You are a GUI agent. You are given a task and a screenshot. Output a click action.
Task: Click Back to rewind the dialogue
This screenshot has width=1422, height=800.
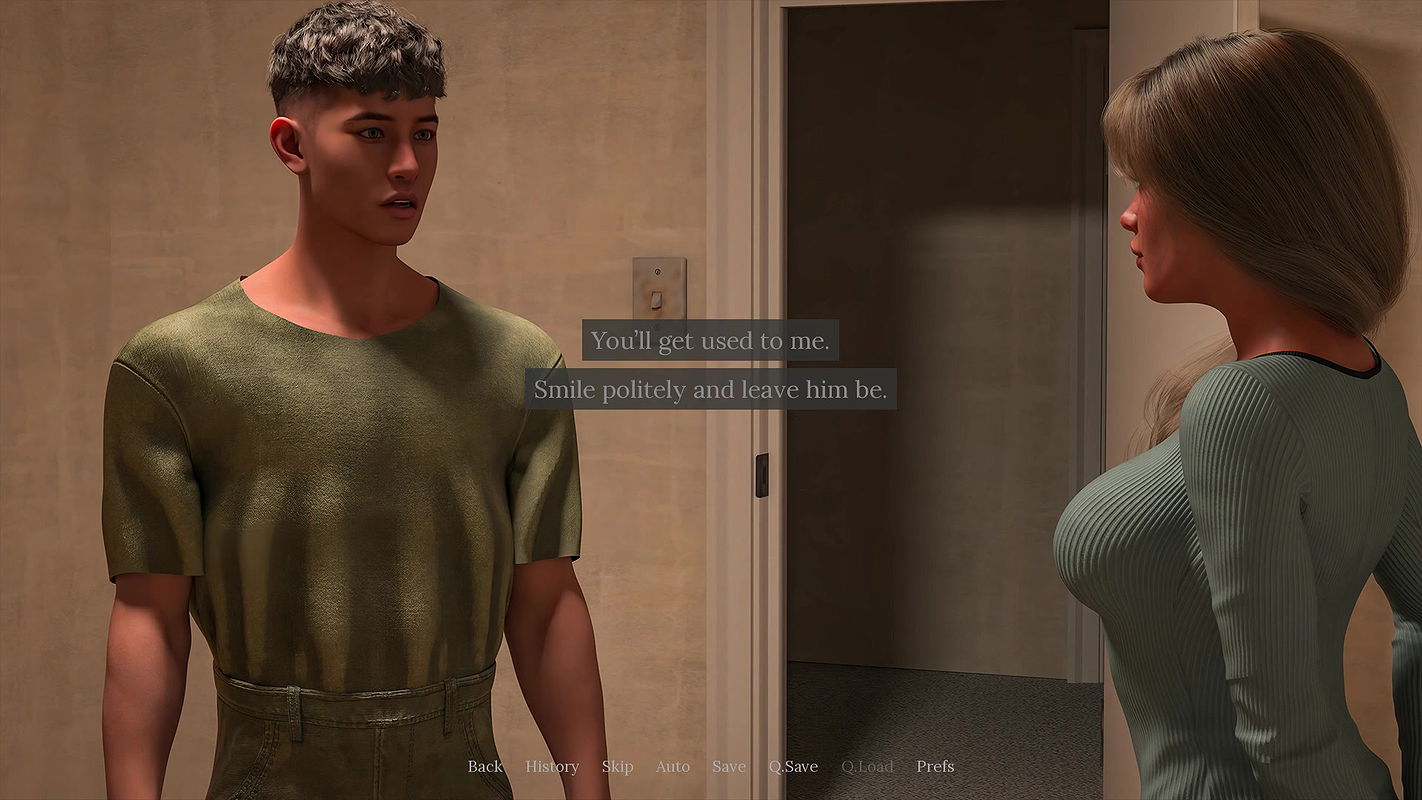[484, 766]
